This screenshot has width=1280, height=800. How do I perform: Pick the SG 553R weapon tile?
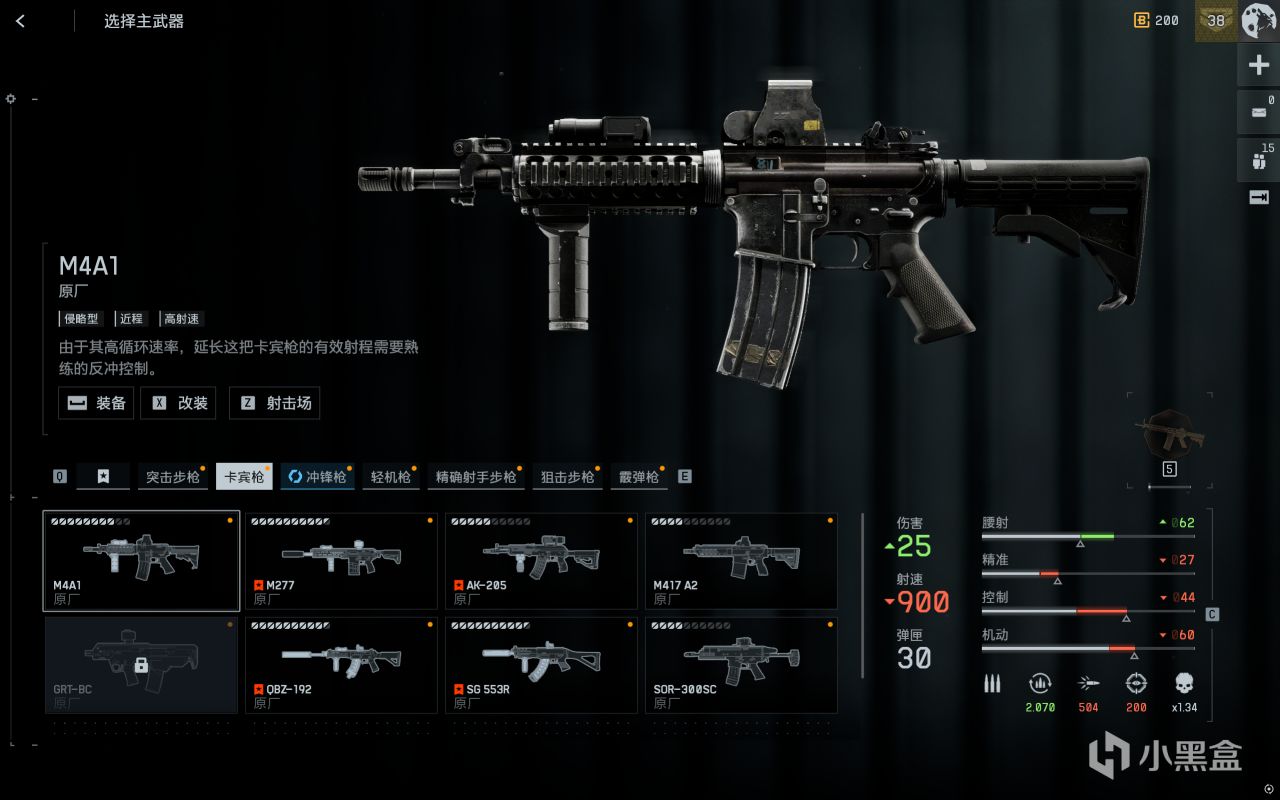541,665
